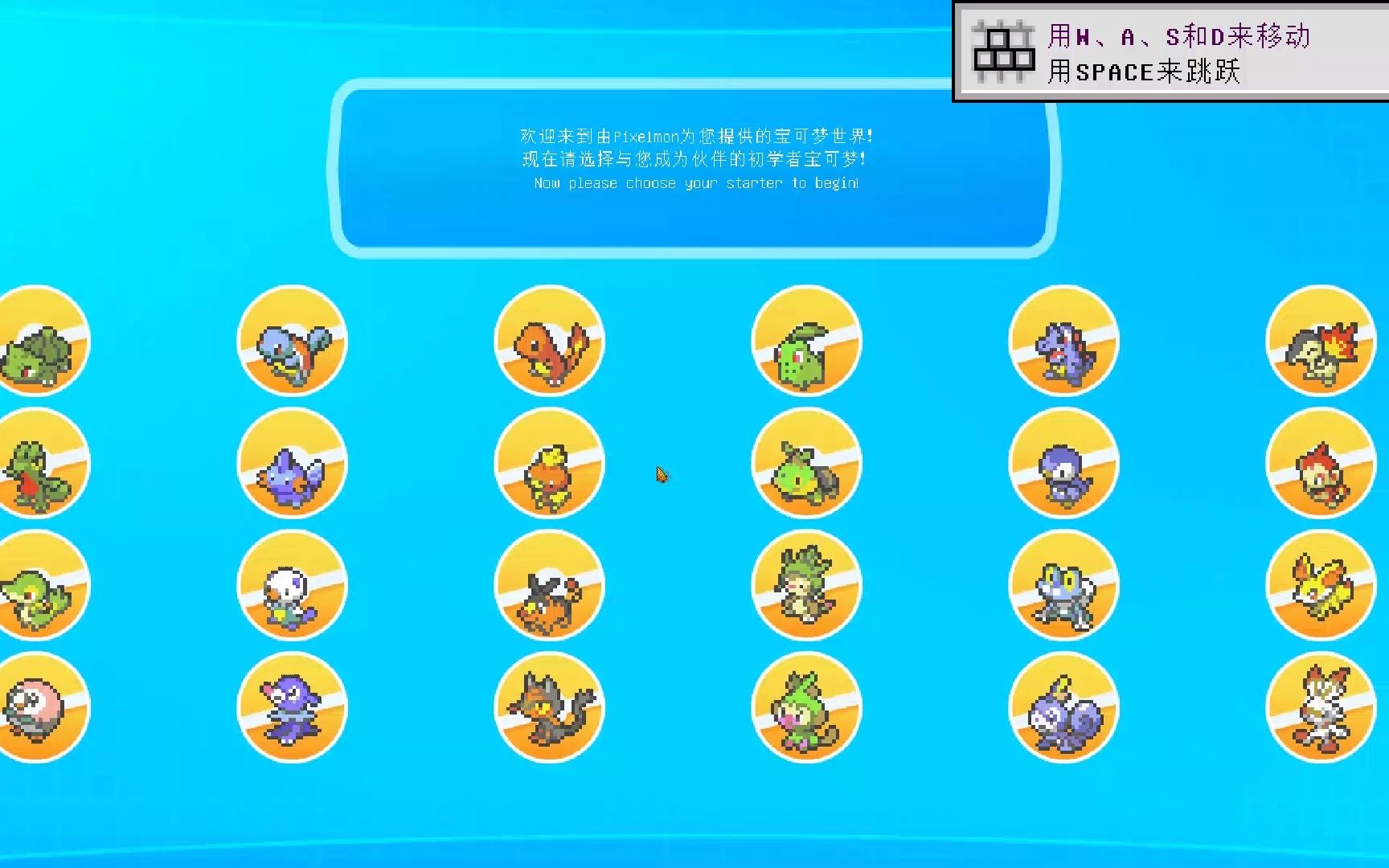Select Turtwig as your starter
Screen dimensions: 1389x868
806,465
